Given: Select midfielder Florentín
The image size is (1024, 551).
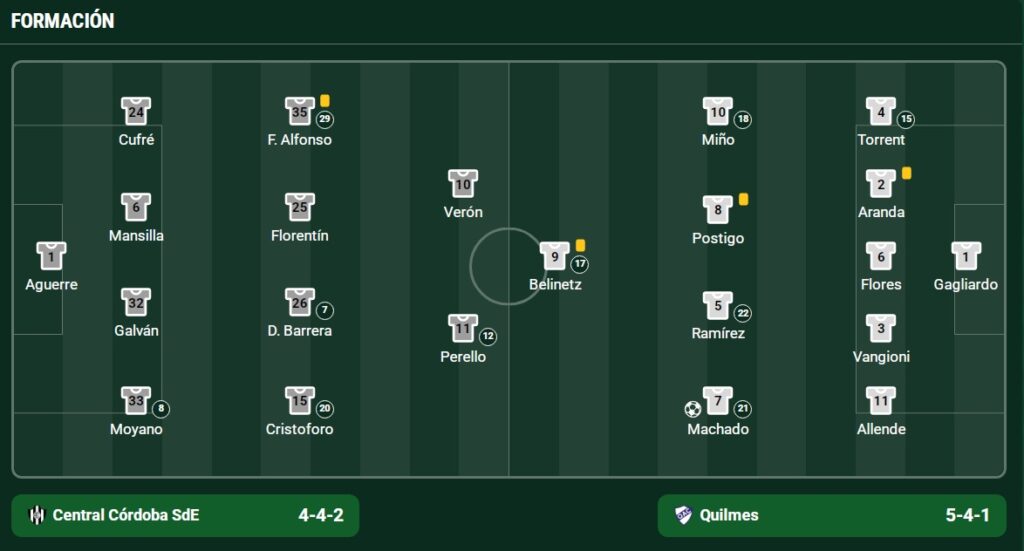Looking at the screenshot, I should click(x=300, y=208).
